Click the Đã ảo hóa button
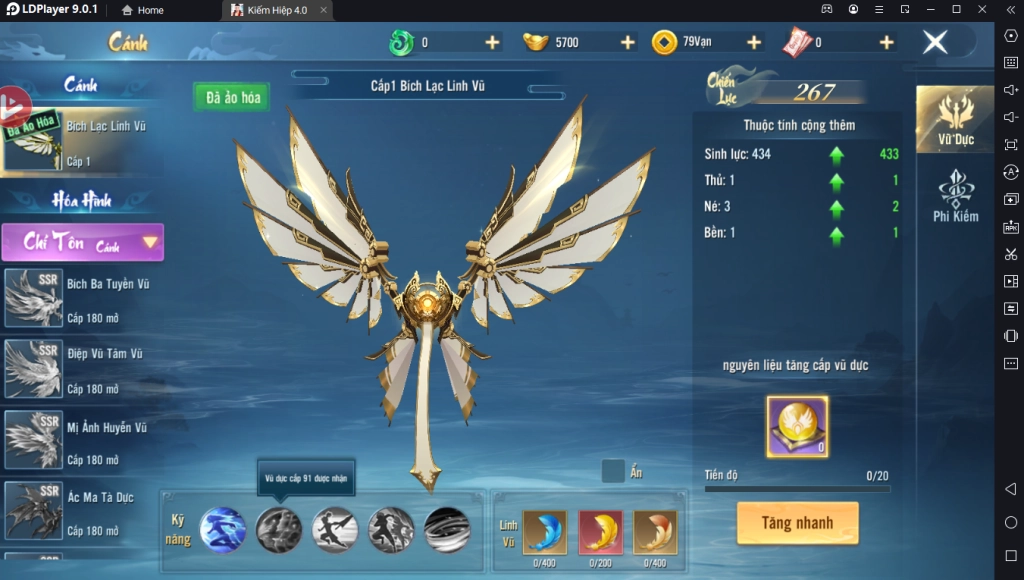Viewport: 1024px width, 580px height. tap(232, 97)
